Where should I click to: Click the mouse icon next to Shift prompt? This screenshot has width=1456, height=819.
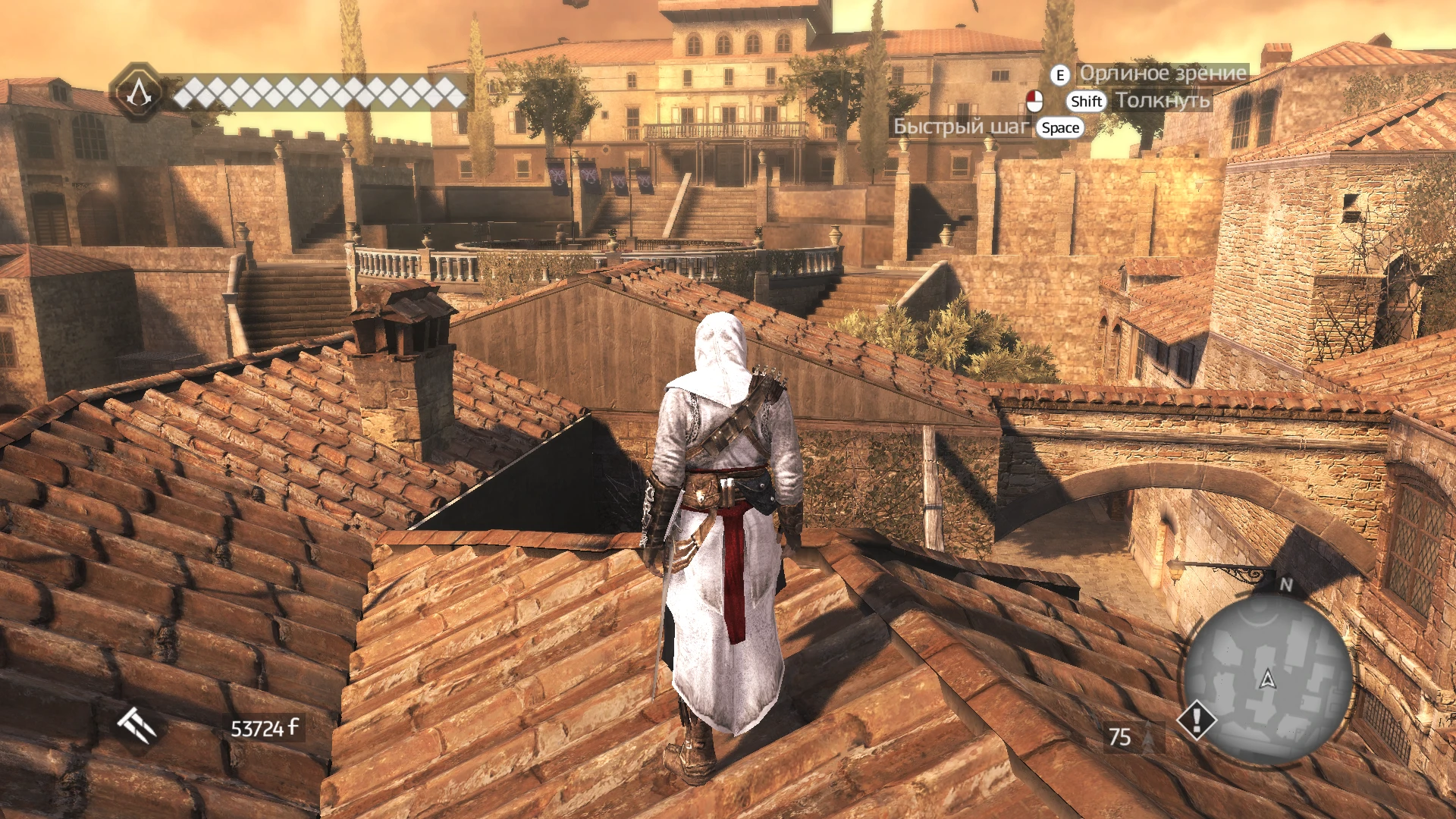pyautogui.click(x=1036, y=102)
